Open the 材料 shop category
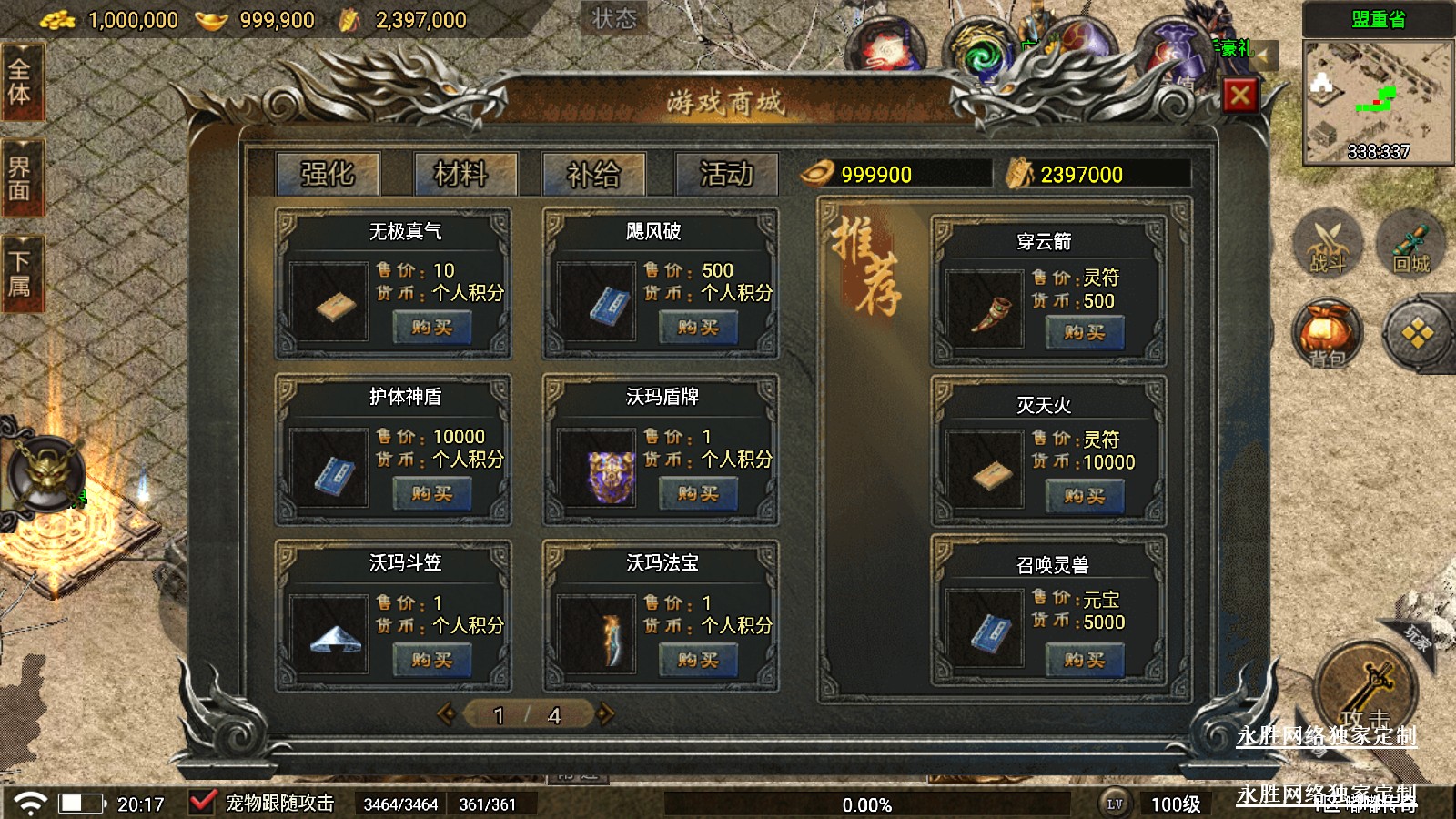 [461, 173]
